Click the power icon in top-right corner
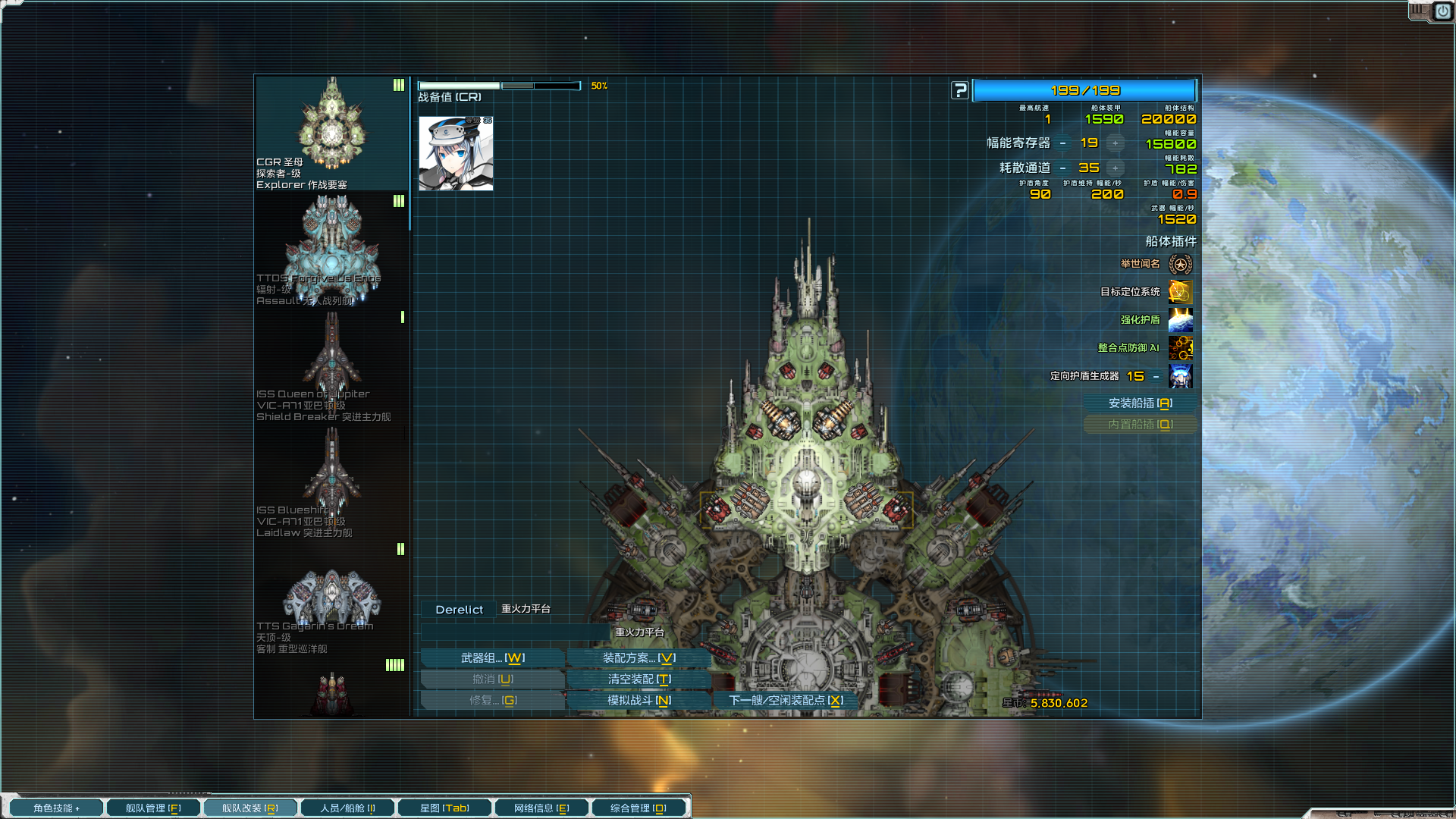 (x=1442, y=11)
